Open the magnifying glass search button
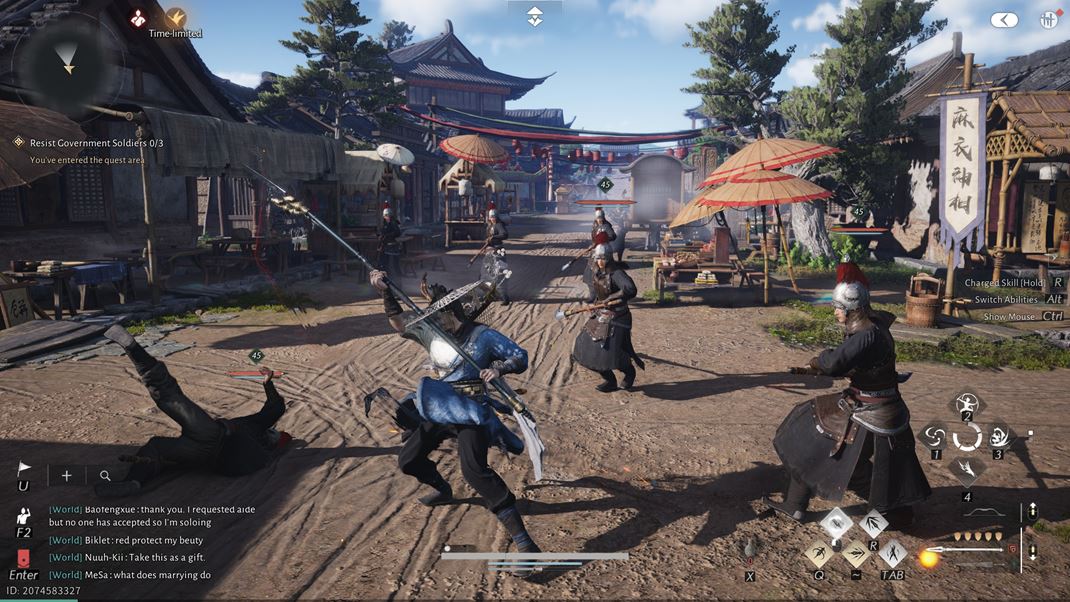Viewport: 1070px width, 602px height. (x=105, y=476)
